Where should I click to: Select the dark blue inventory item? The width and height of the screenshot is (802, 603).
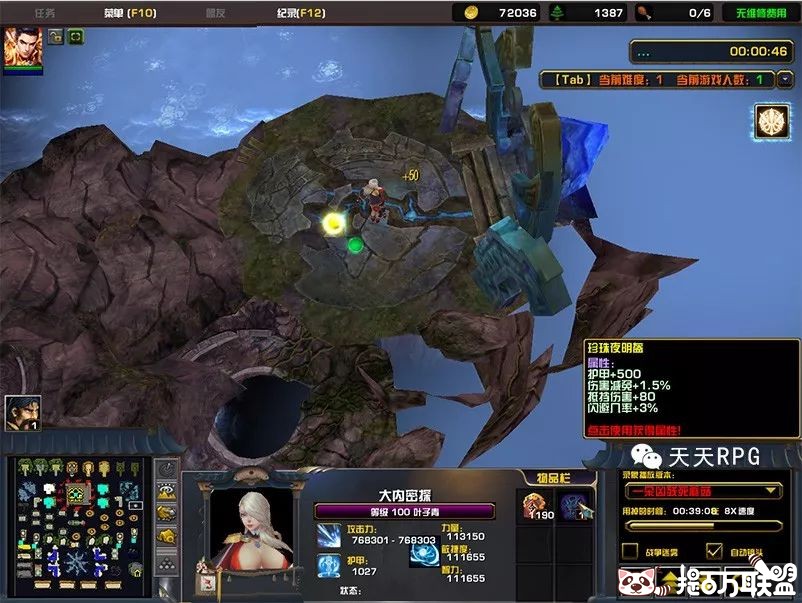coord(573,506)
